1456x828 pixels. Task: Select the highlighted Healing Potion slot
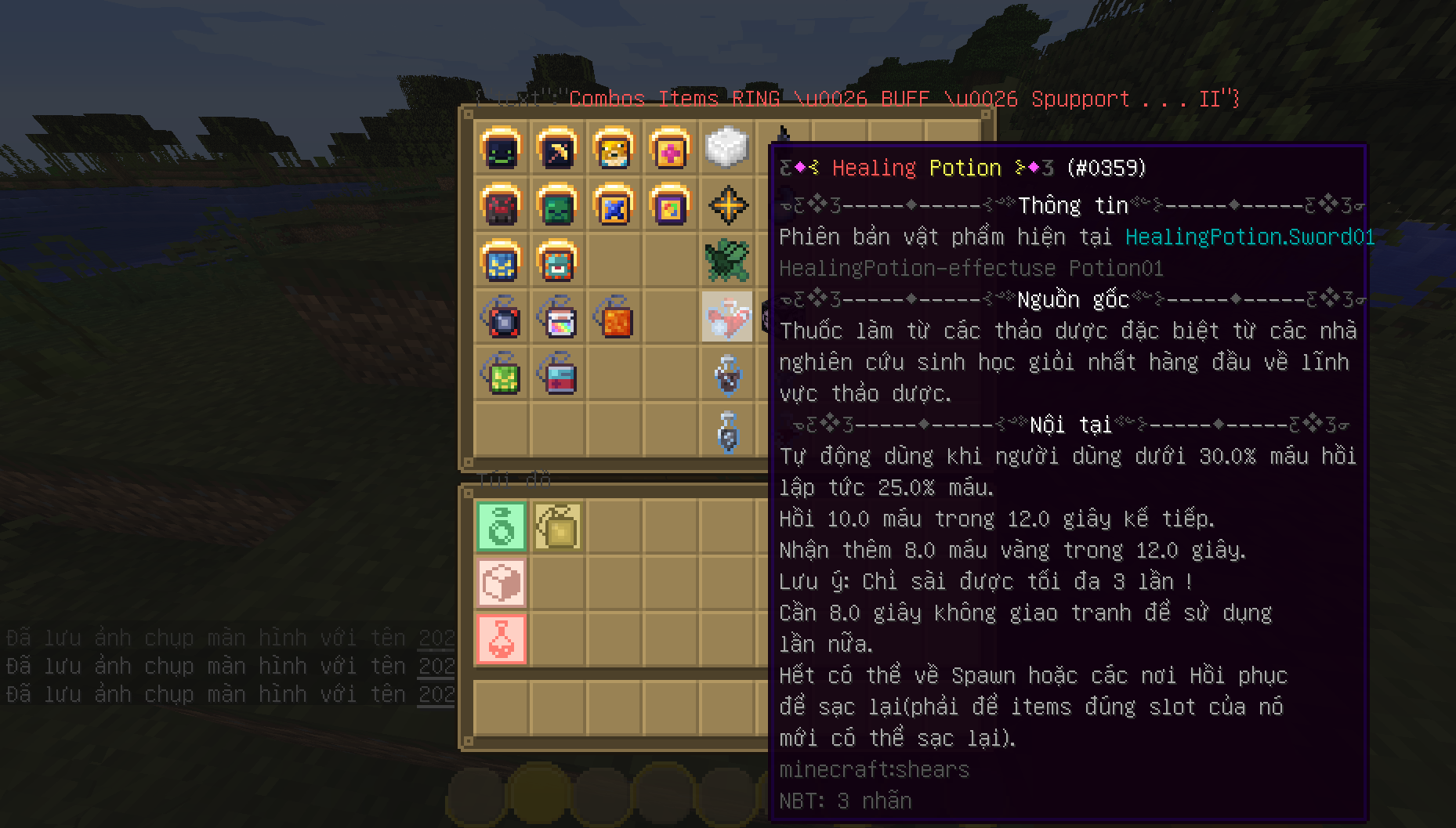726,317
